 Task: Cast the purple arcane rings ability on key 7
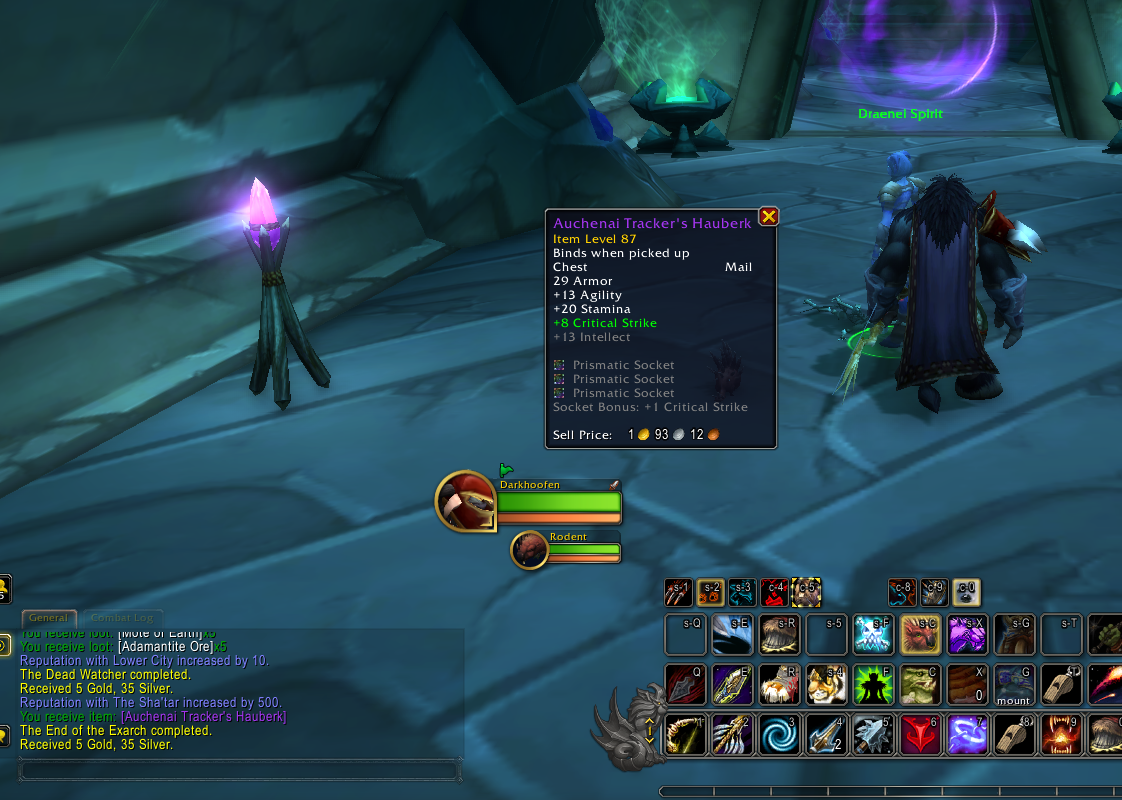click(967, 734)
